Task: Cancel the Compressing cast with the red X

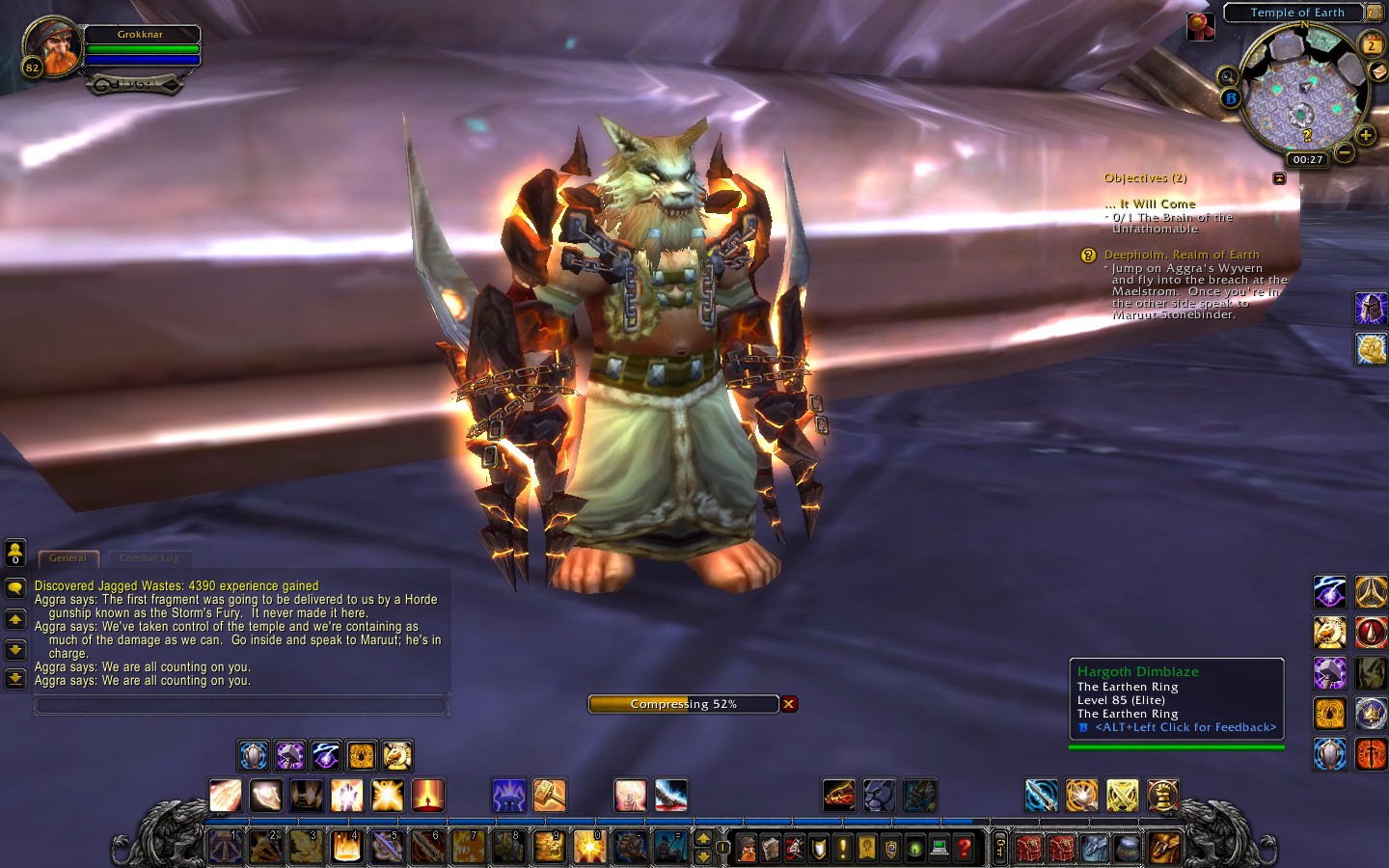Action: [x=789, y=704]
